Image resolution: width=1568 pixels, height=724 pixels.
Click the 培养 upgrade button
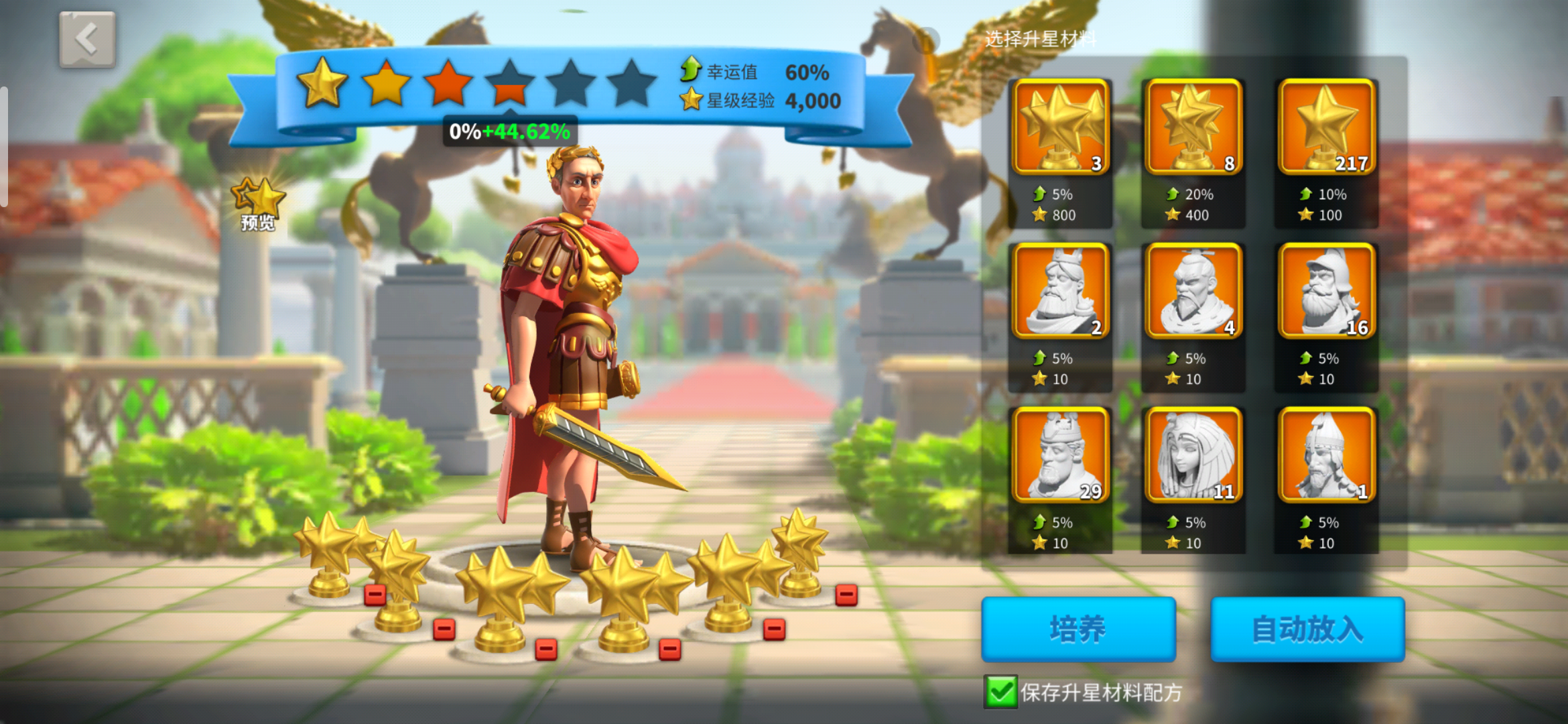[x=1078, y=629]
